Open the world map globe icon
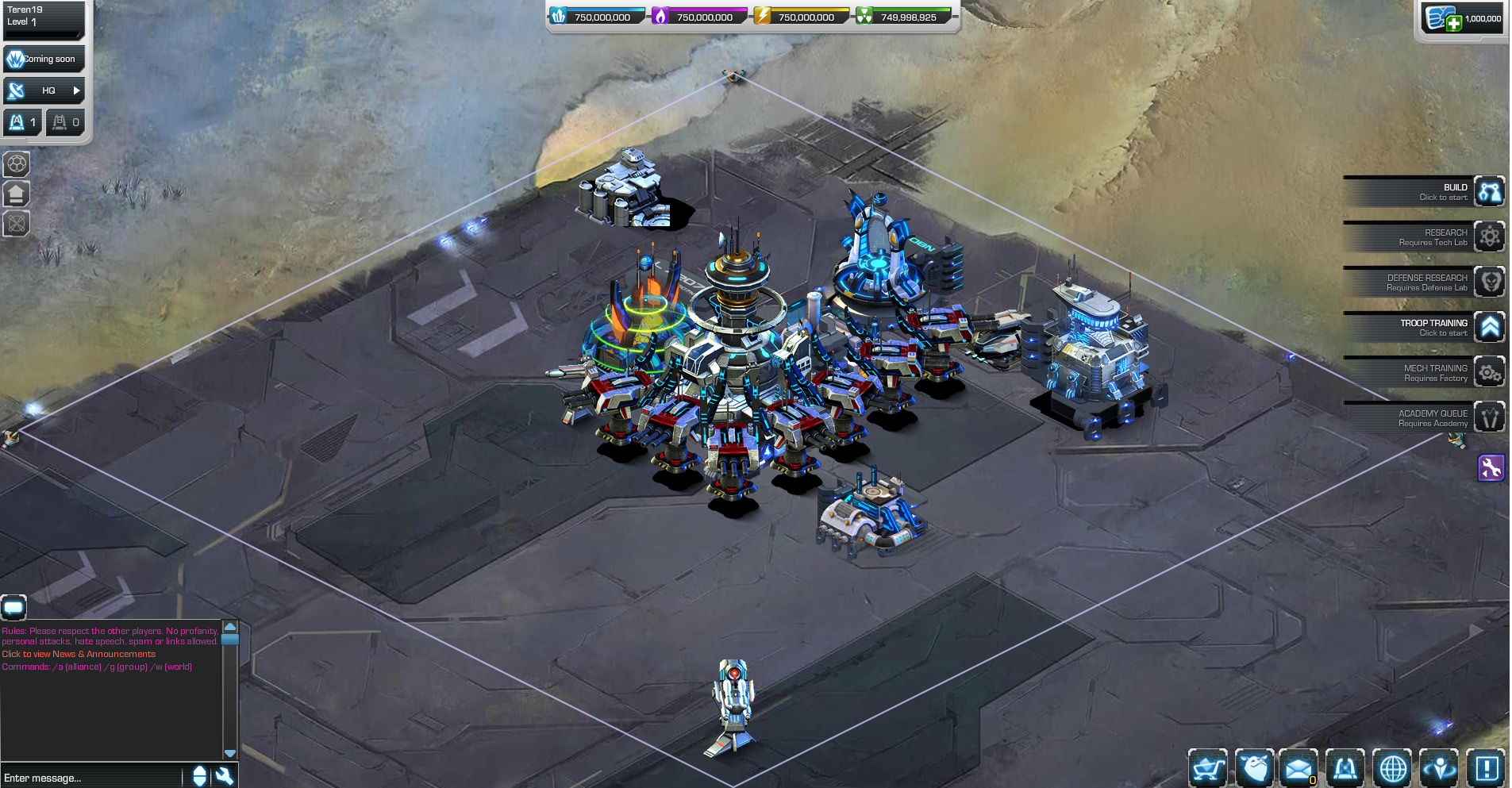Image resolution: width=1512 pixels, height=788 pixels. click(x=1393, y=768)
